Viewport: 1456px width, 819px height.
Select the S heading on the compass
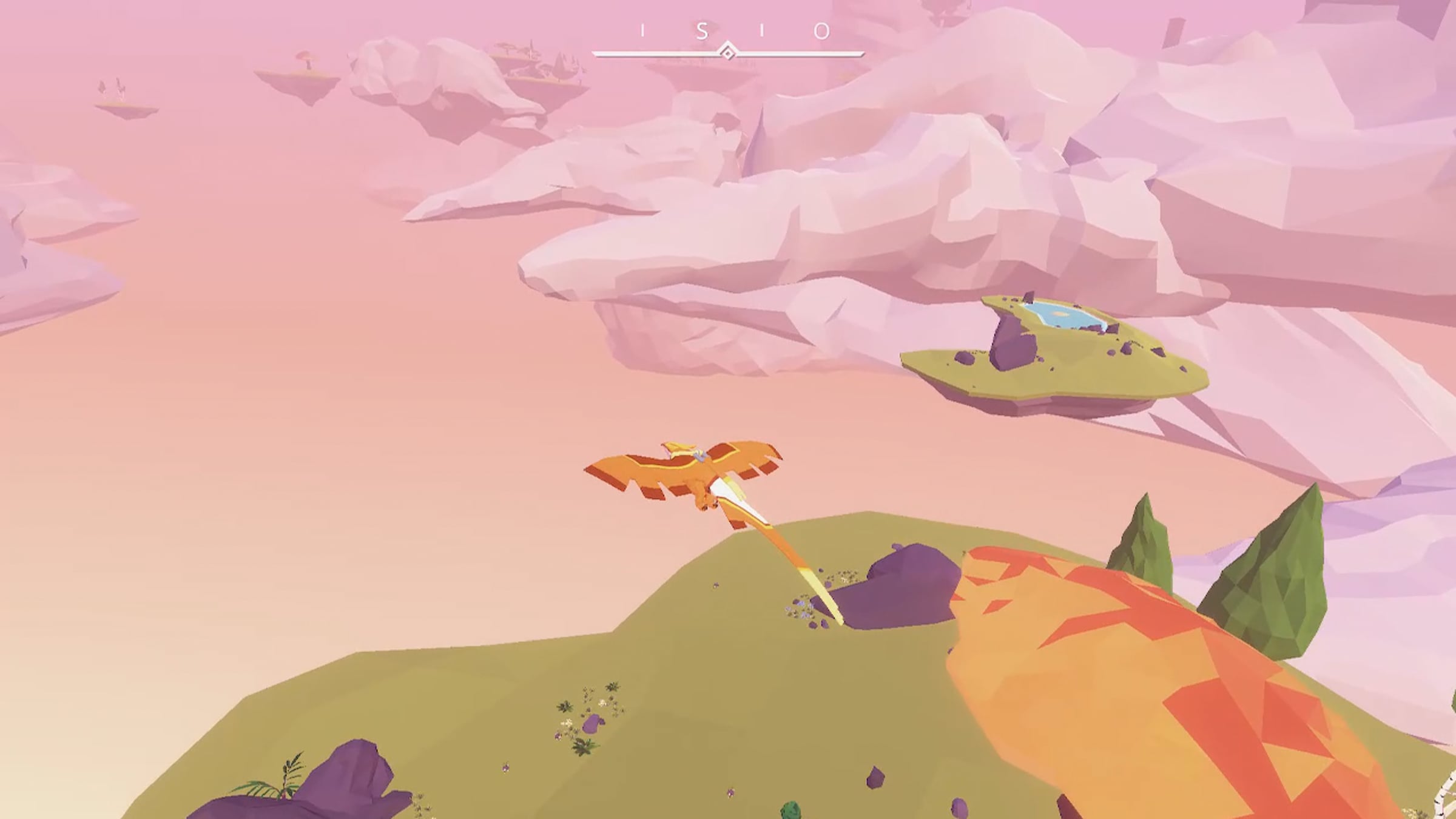702,31
